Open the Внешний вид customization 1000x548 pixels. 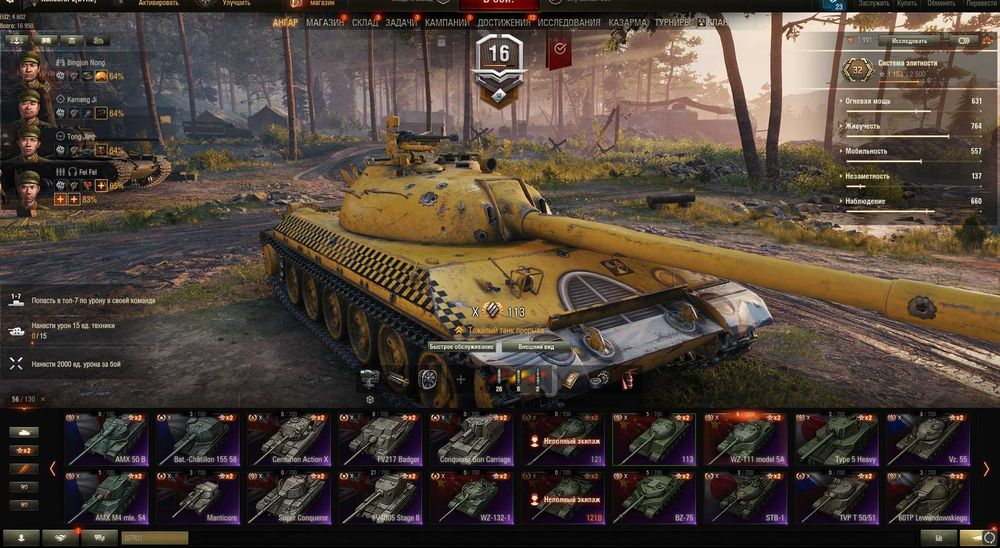pyautogui.click(x=537, y=346)
